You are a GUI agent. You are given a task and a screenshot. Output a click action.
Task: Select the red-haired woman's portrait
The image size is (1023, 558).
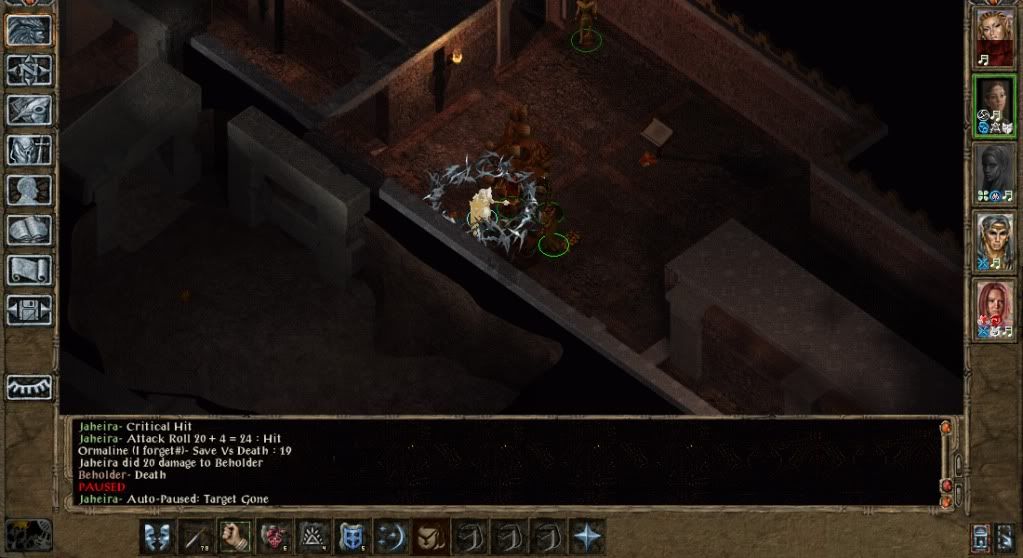[995, 310]
